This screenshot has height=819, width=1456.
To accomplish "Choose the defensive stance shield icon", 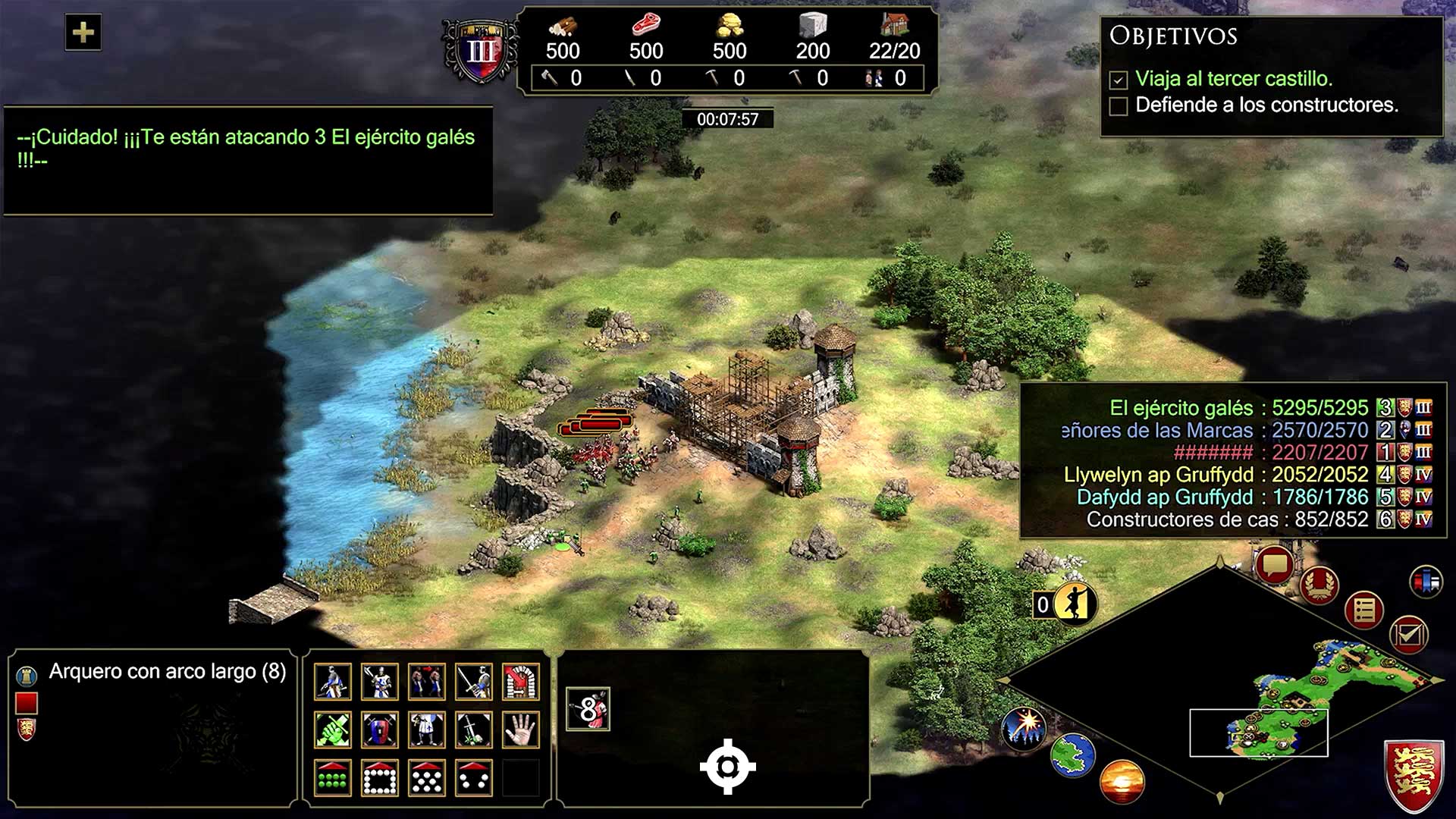I will coord(380,730).
